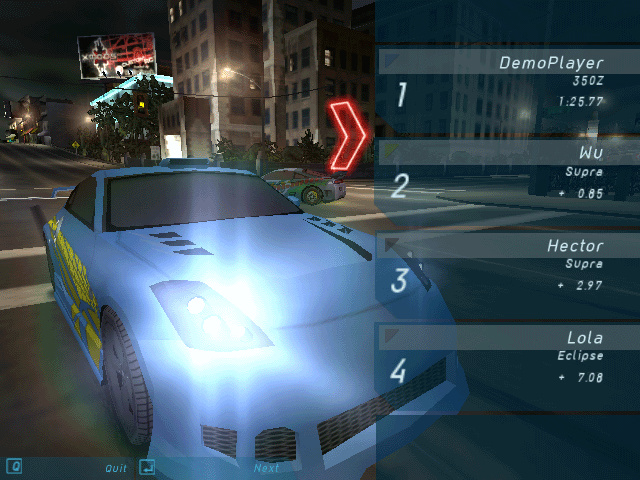Quit the race results screen
640x480 pixels.
[x=116, y=467]
